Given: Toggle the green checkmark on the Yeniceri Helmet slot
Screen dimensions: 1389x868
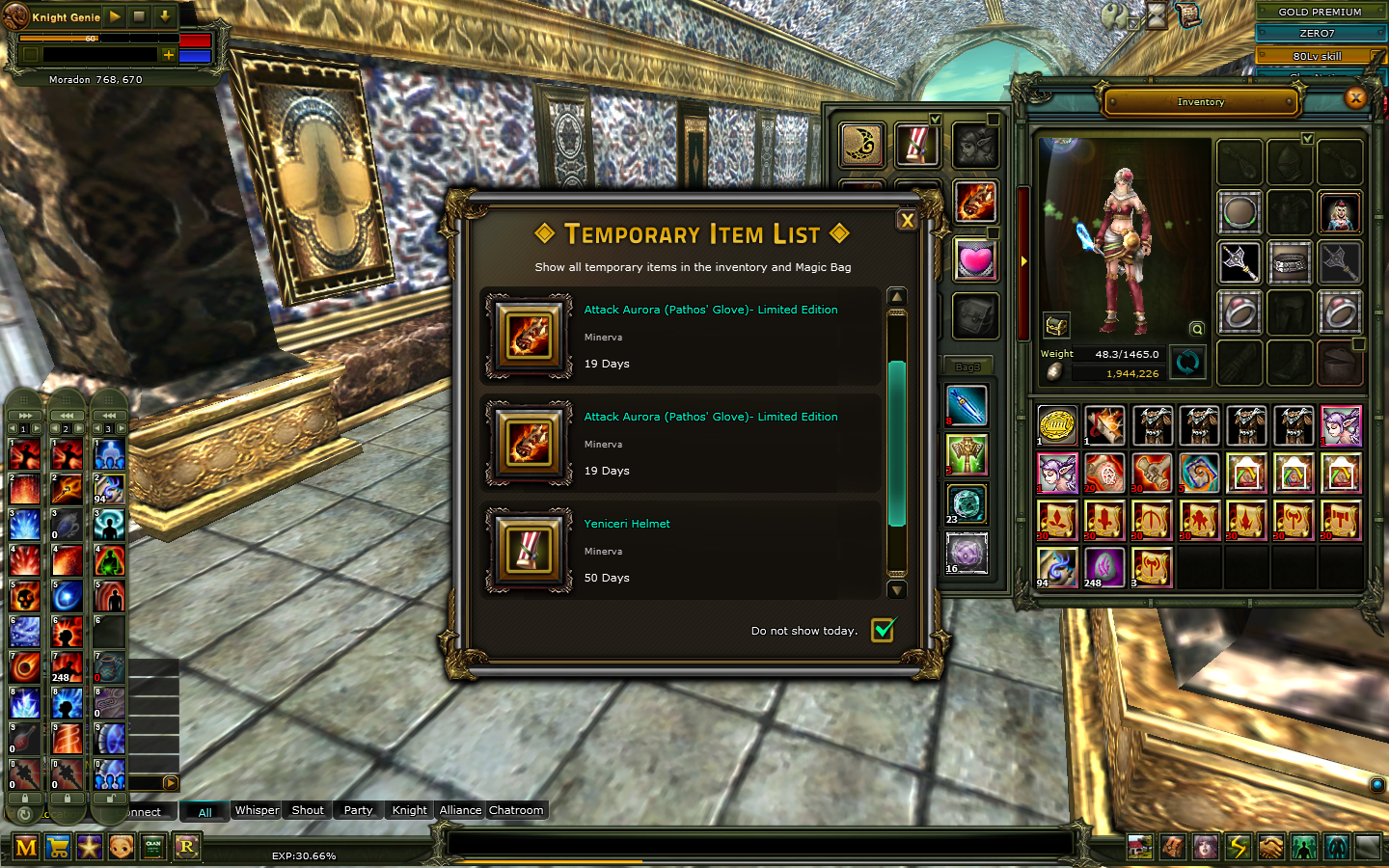Looking at the screenshot, I should pyautogui.click(x=936, y=118).
